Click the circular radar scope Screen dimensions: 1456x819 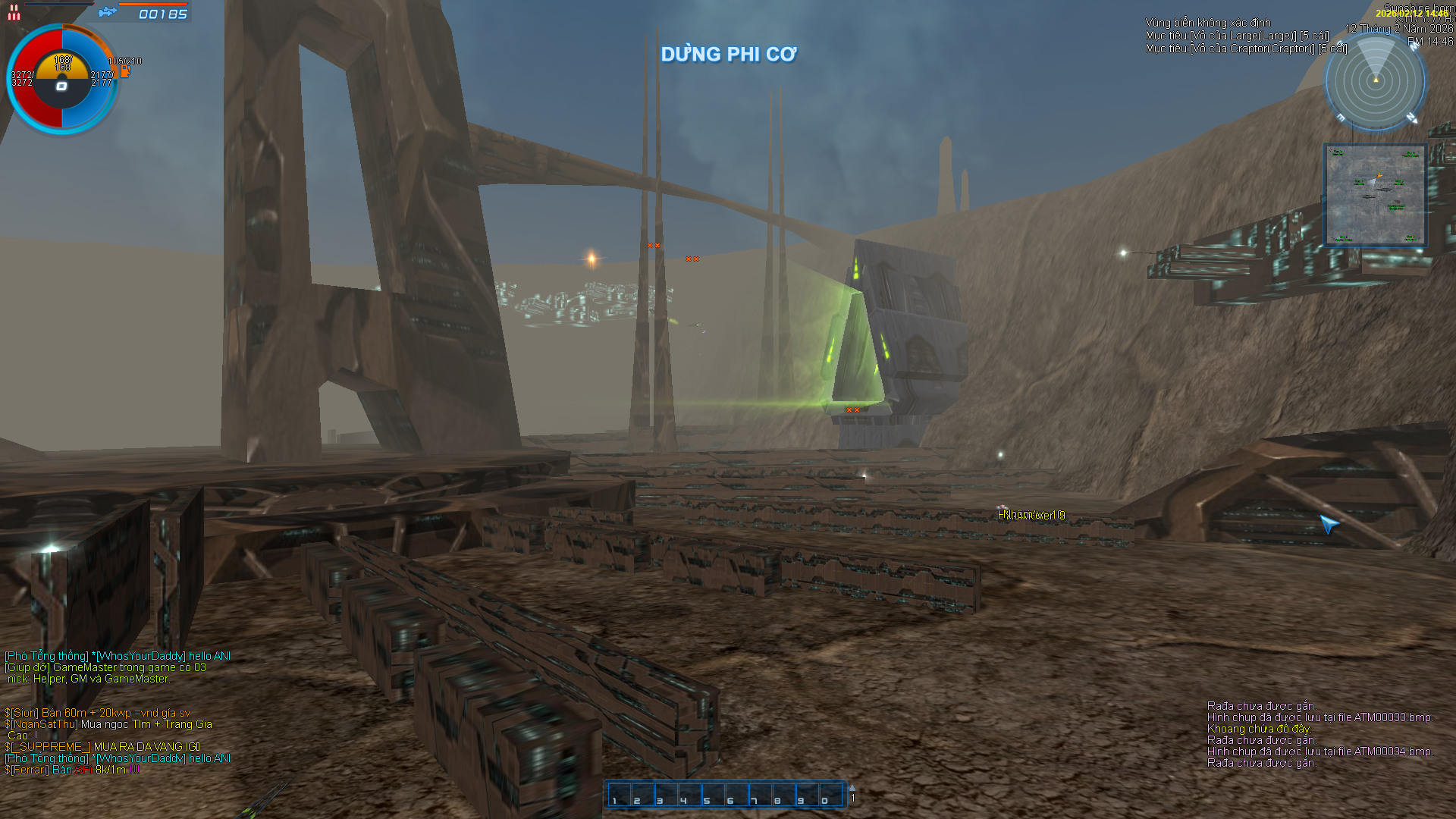pos(1375,80)
